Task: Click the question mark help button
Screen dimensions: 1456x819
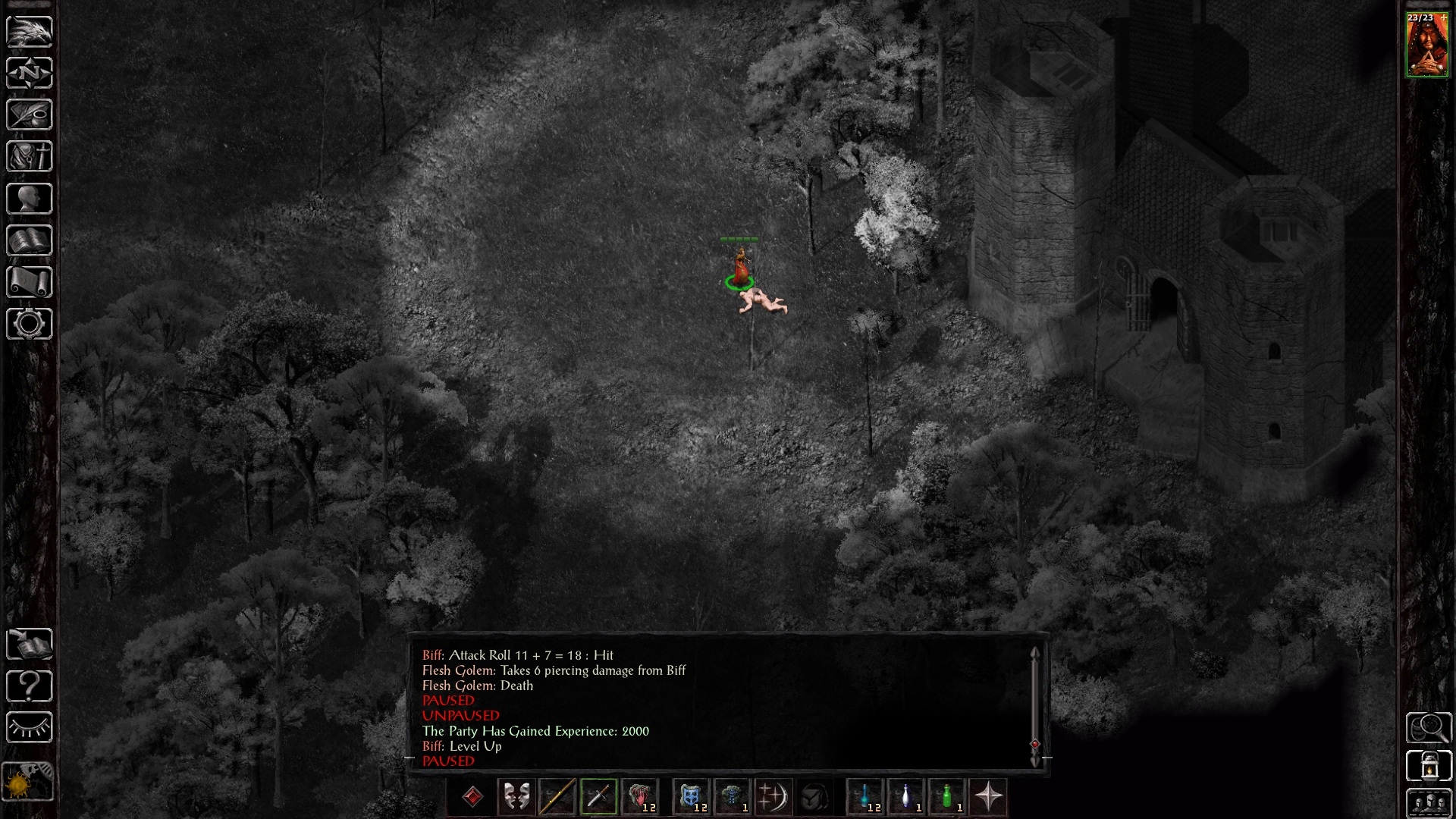Action: [30, 686]
